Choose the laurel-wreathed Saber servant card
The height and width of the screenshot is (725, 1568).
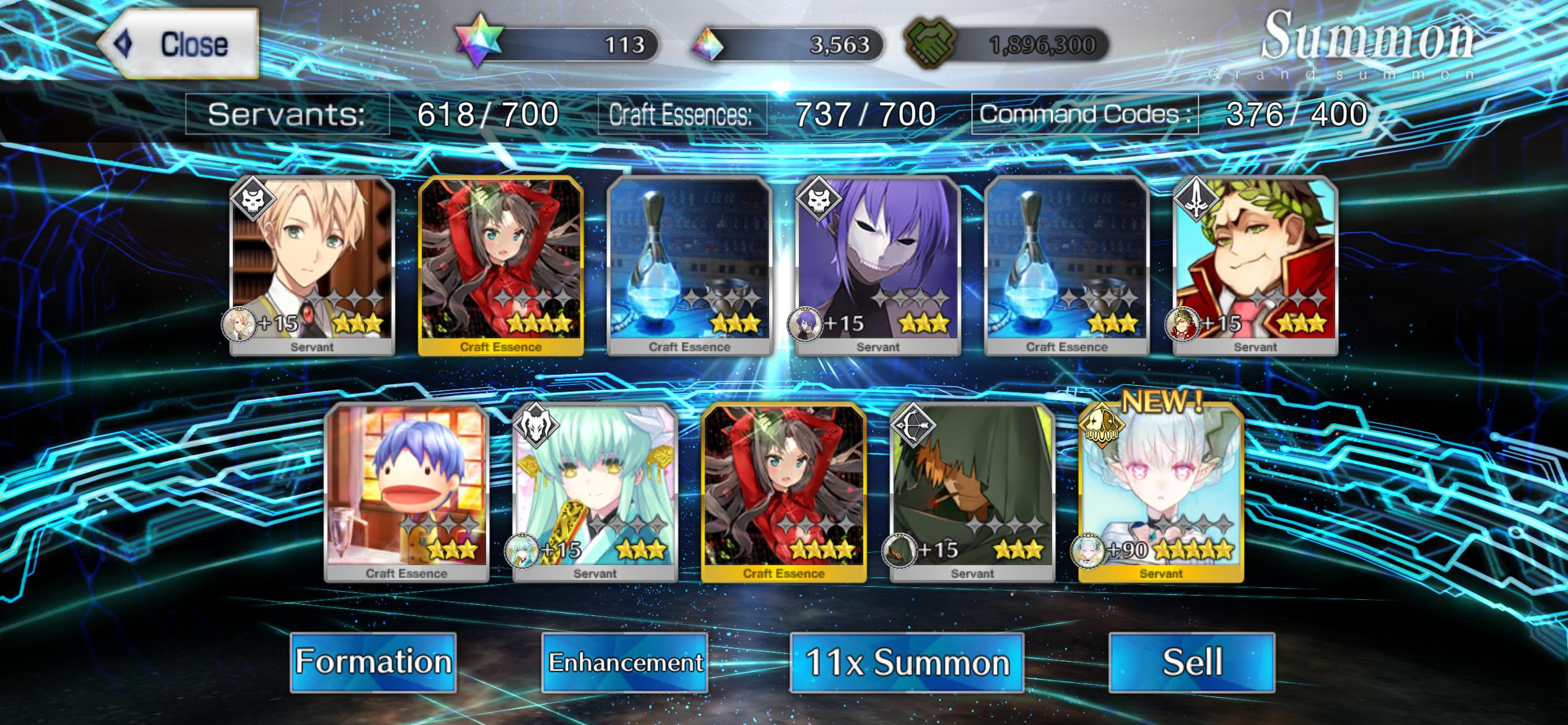coord(1255,266)
